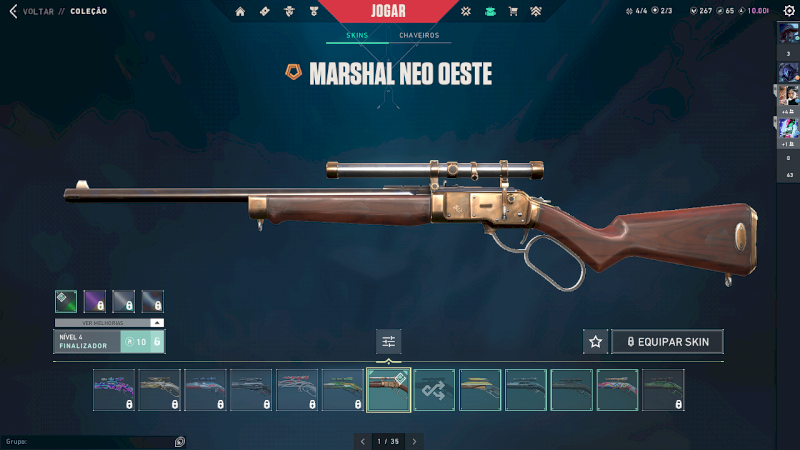Open the store cart icon
Screen dimensions: 800x450
(513, 12)
